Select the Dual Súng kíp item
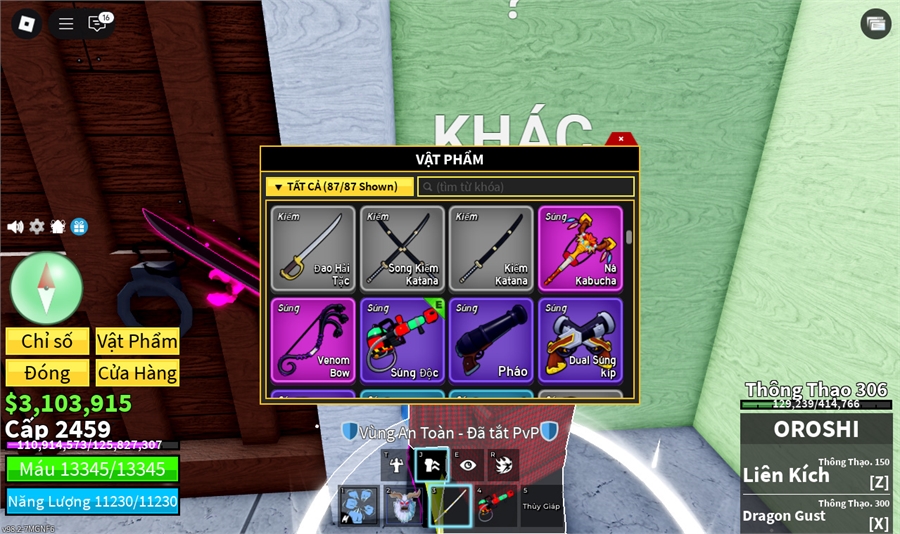The image size is (900, 534). point(580,340)
